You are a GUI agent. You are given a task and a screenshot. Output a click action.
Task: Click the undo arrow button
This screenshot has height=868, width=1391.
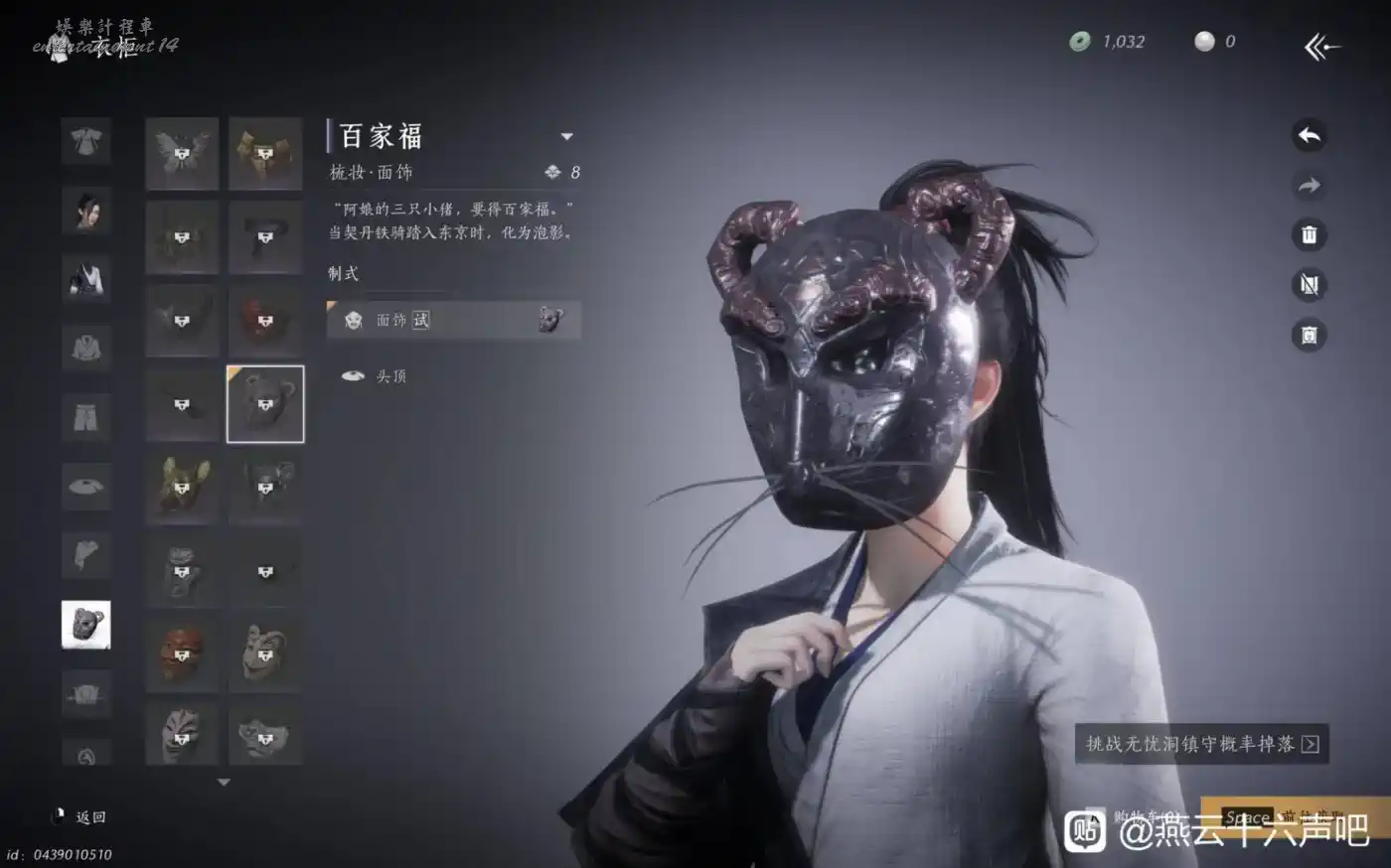tap(1309, 136)
